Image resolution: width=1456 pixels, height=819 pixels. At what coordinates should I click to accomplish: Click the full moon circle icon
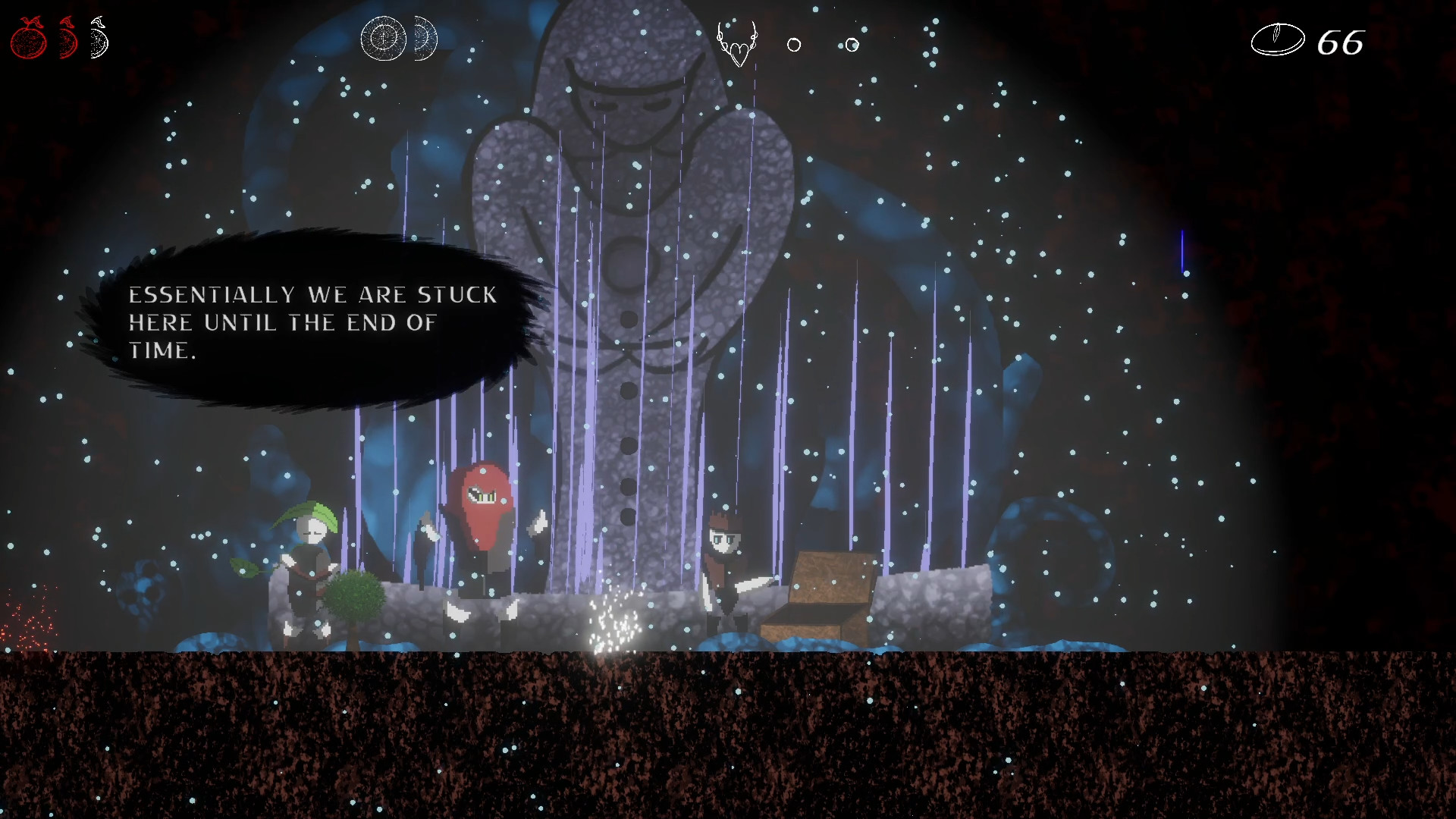tap(383, 36)
